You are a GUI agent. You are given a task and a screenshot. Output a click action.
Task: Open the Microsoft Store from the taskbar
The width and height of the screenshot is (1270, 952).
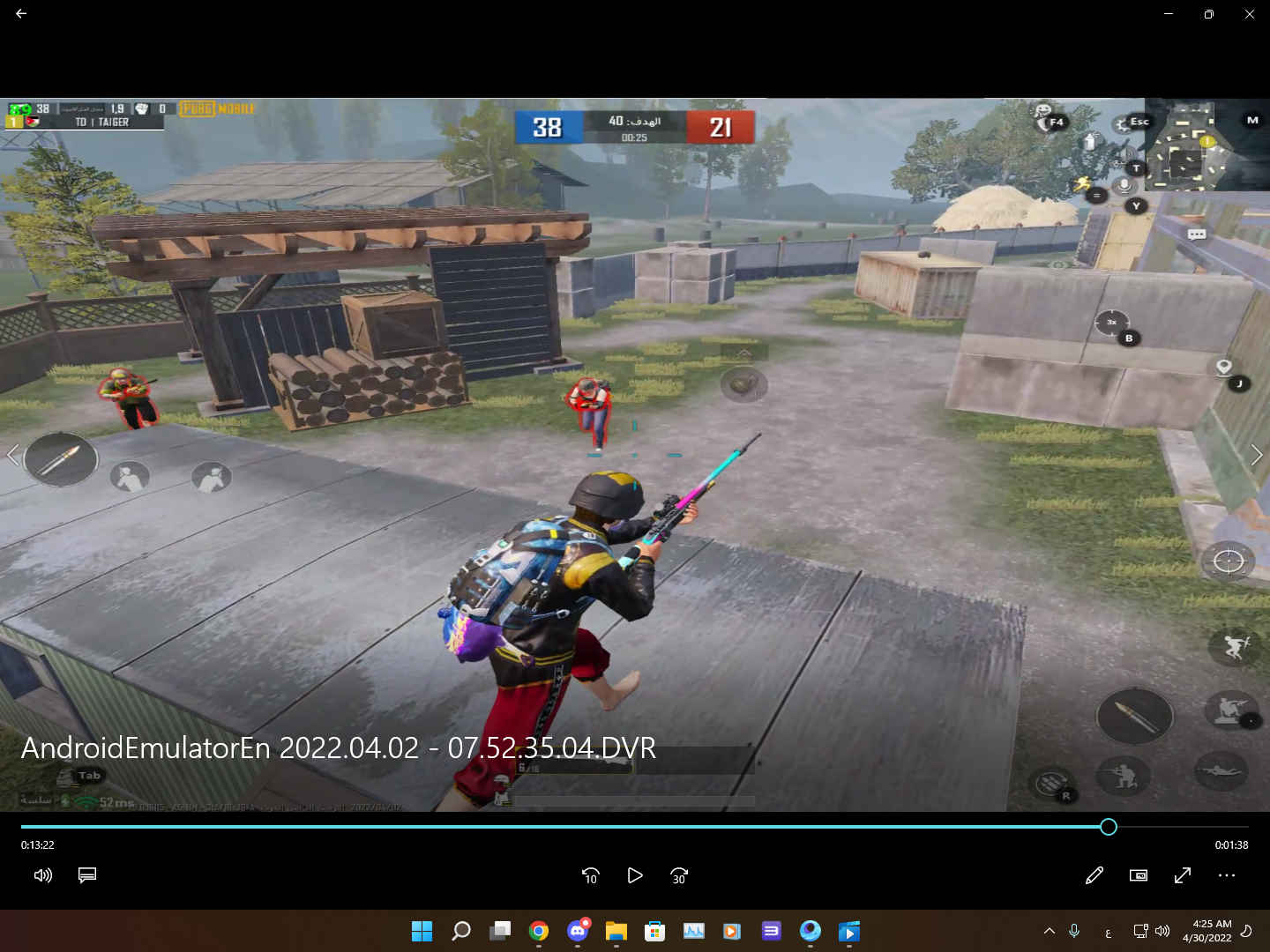(654, 931)
